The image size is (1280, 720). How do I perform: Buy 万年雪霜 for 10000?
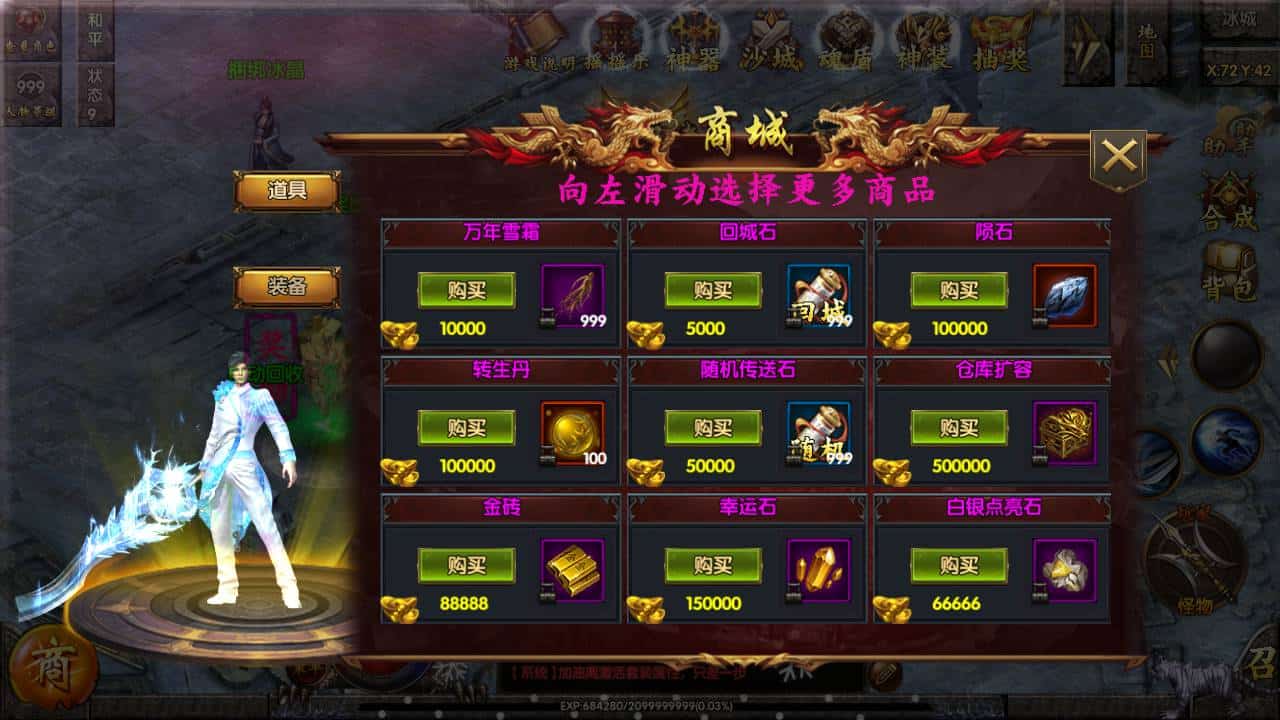tap(466, 290)
